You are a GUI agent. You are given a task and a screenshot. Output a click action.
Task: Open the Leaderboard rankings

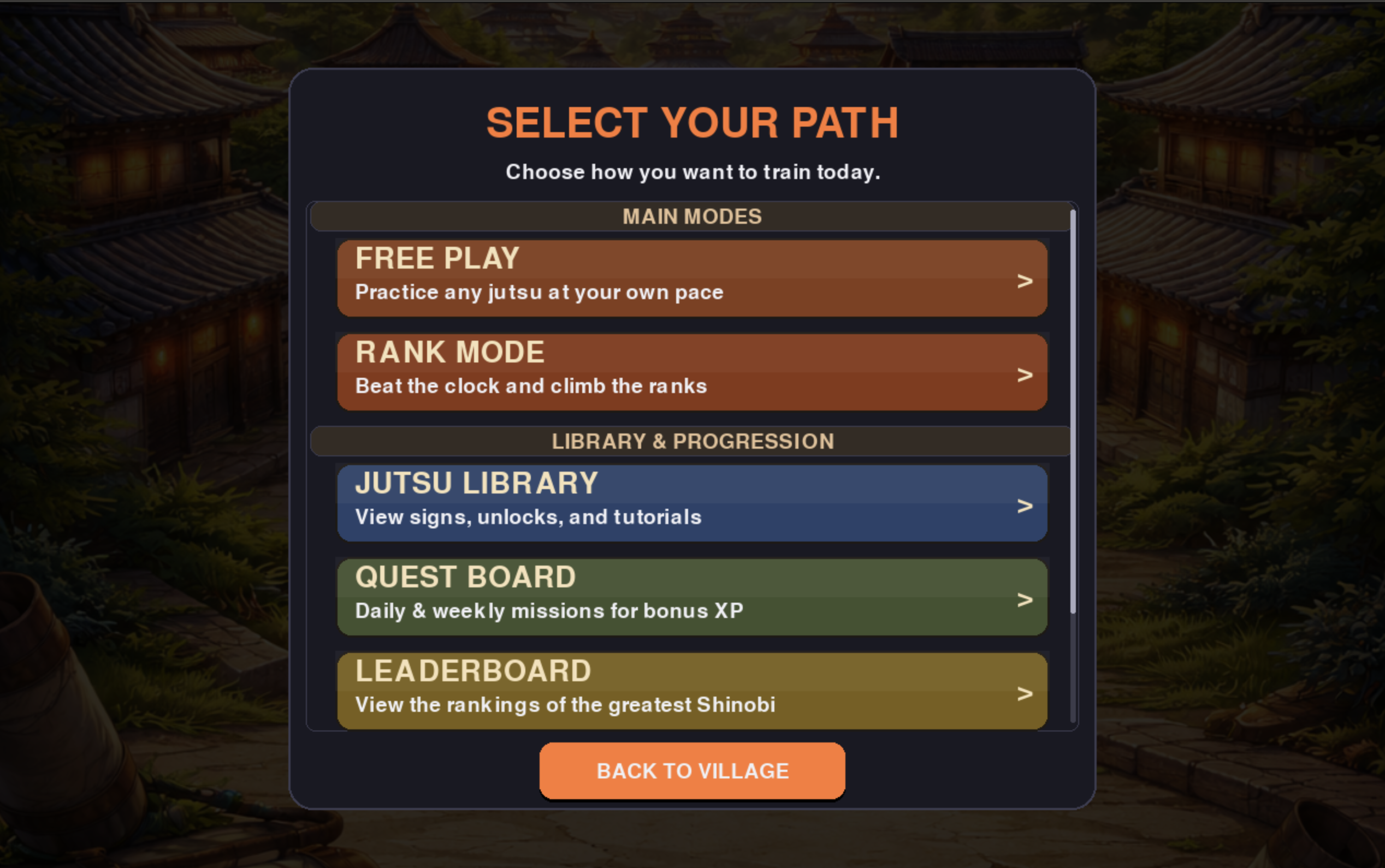click(691, 690)
